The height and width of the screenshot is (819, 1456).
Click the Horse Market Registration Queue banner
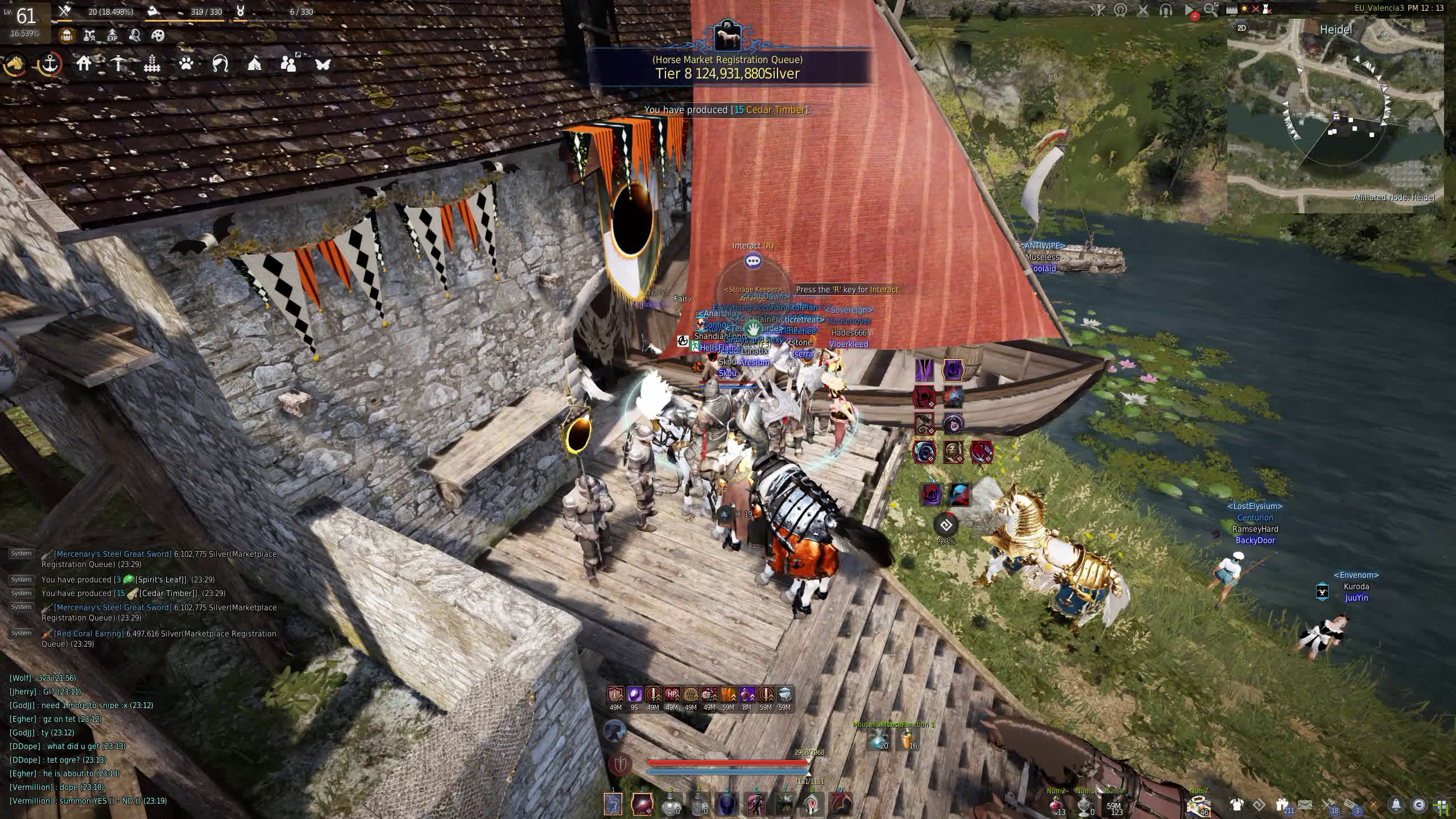pos(727,67)
